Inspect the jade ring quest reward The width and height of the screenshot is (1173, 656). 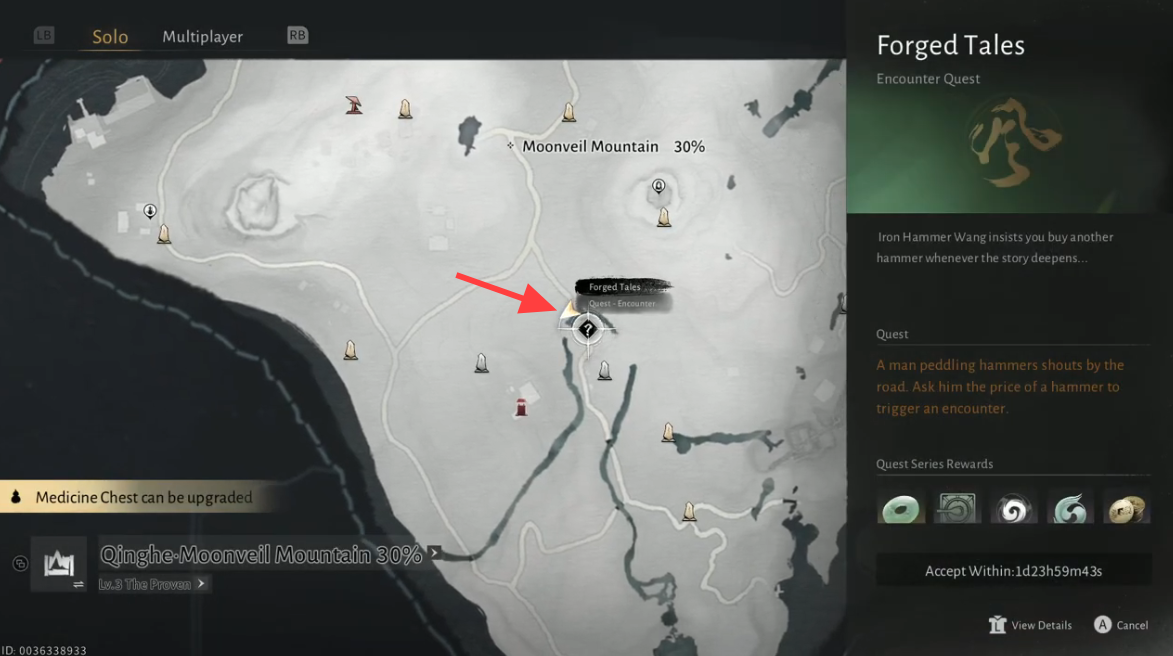coord(901,507)
